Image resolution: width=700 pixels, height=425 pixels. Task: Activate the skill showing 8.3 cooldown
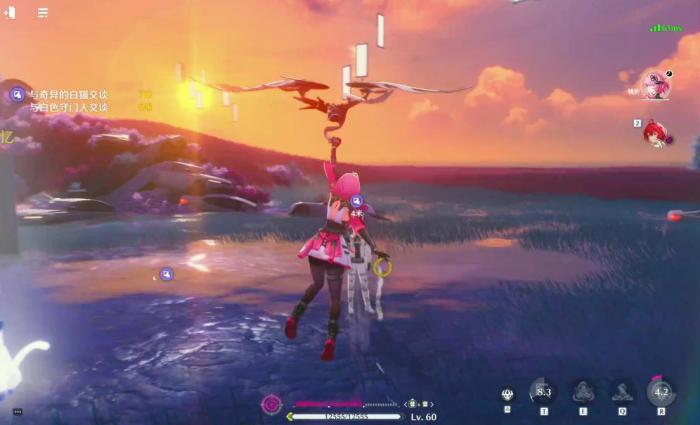[542, 391]
